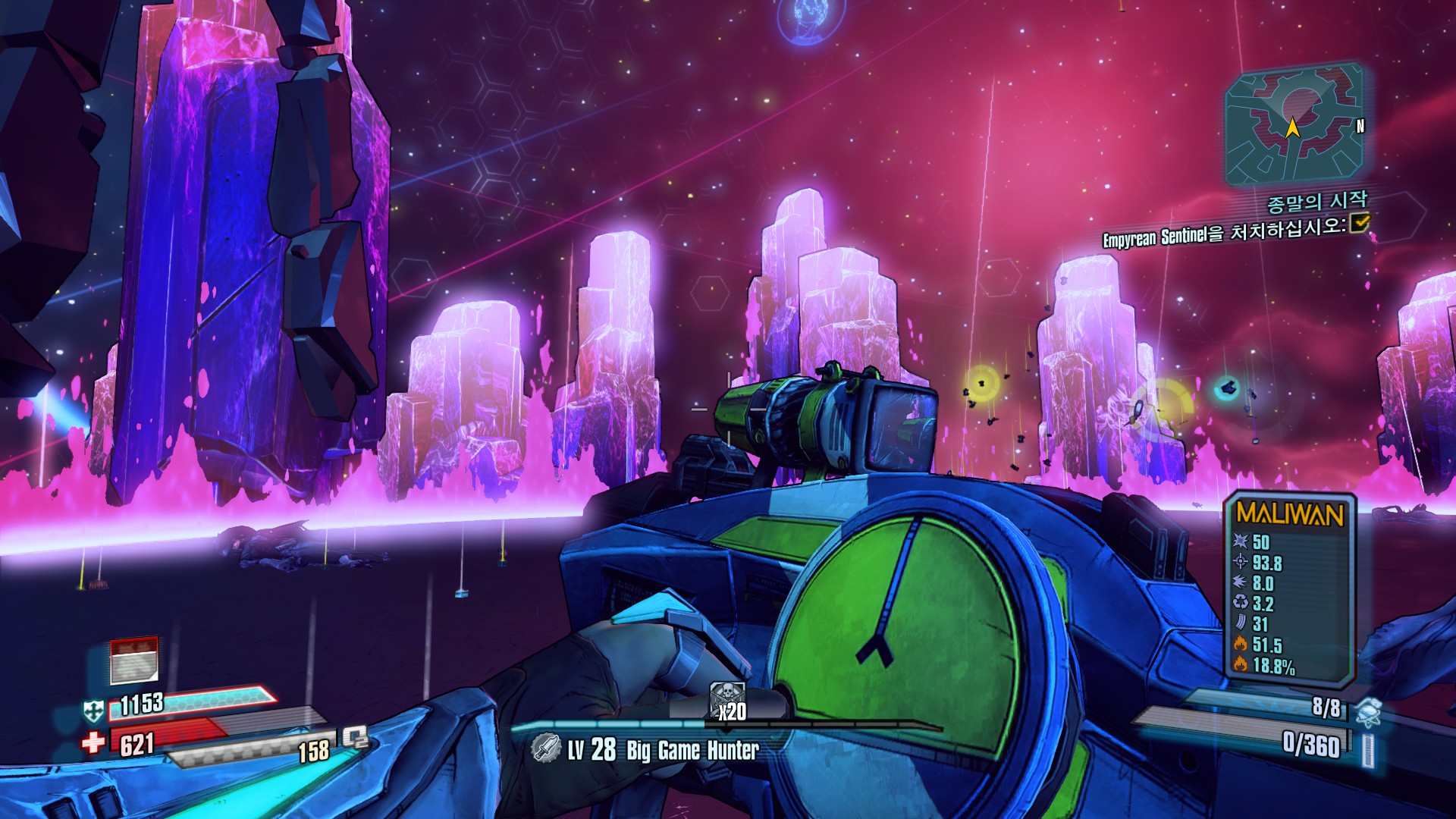Click the O2 oxygen tank icon

(354, 737)
